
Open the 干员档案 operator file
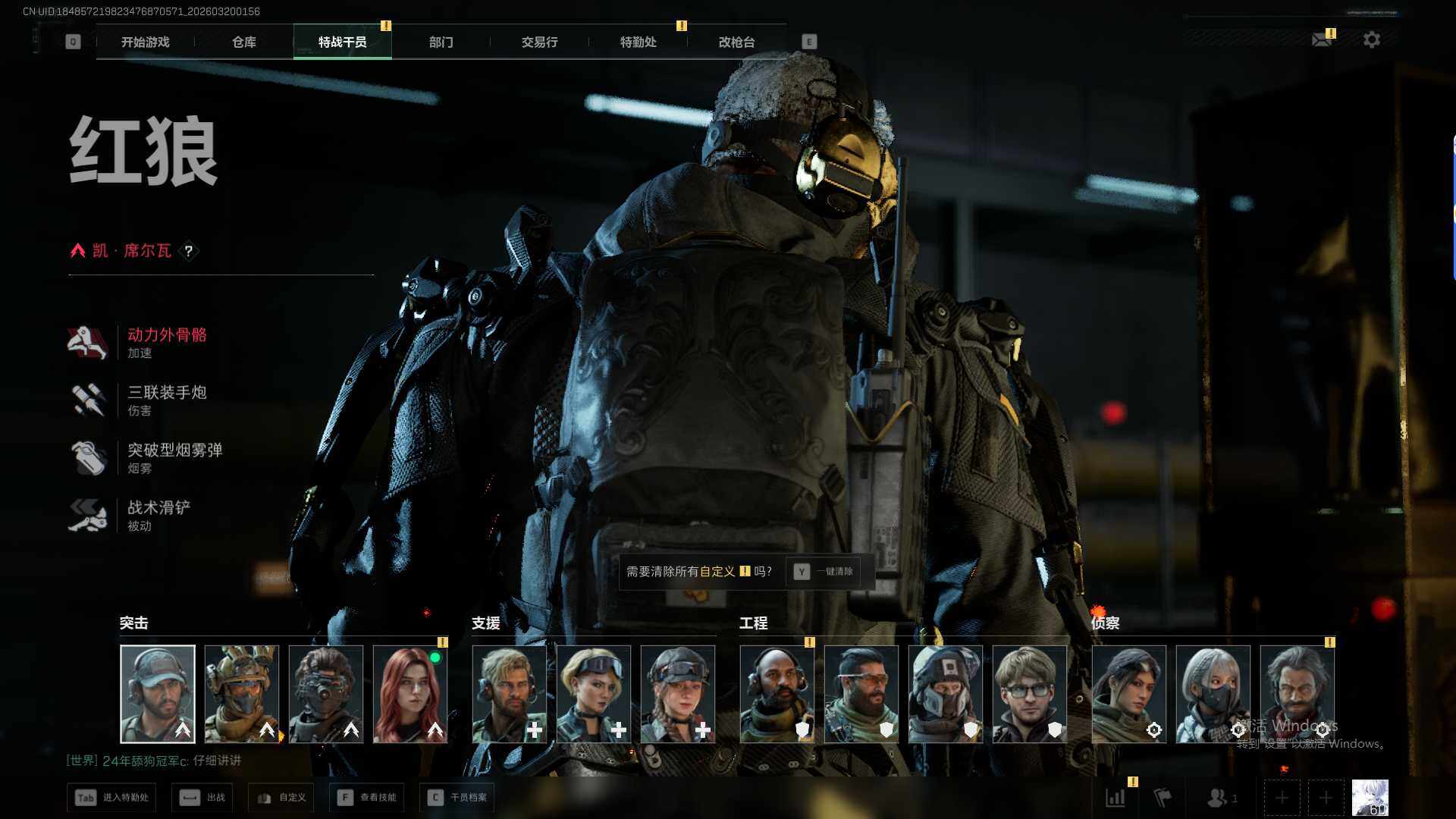457,798
